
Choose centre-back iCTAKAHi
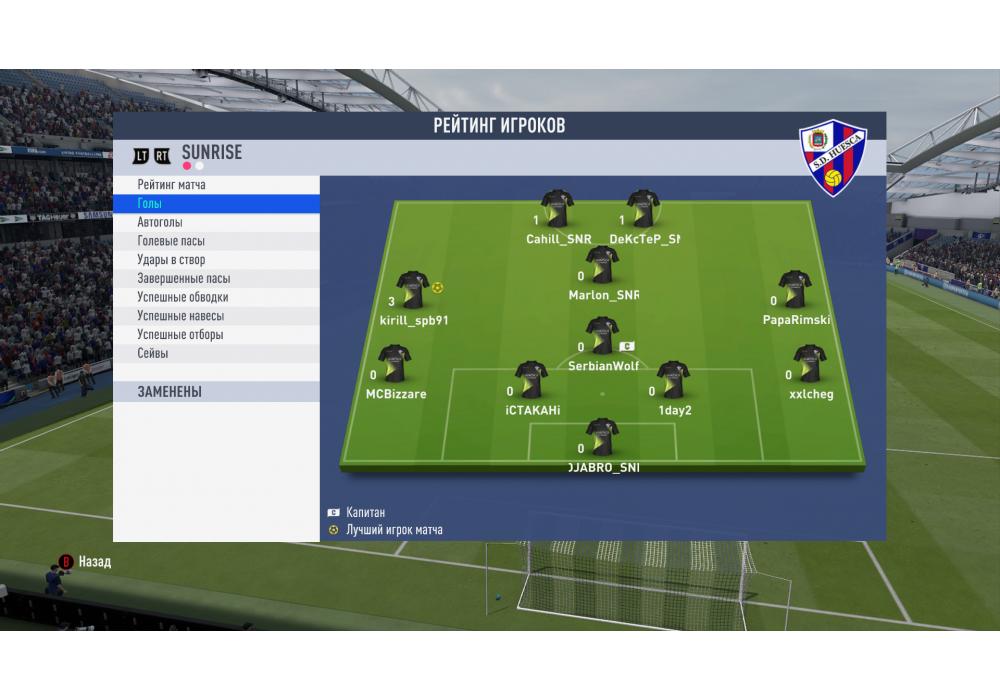point(531,381)
